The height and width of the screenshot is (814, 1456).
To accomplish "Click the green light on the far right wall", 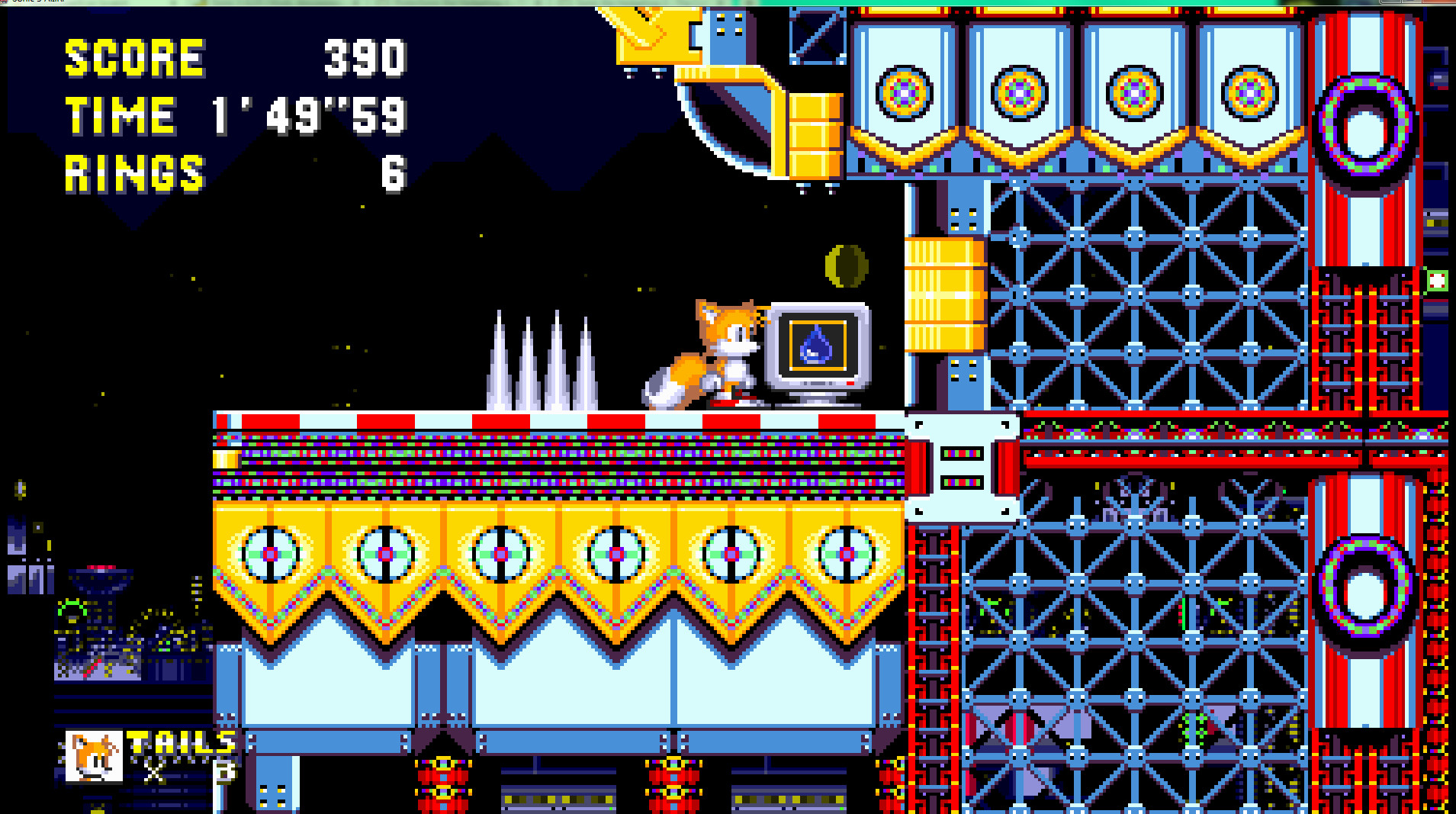I will (1437, 282).
